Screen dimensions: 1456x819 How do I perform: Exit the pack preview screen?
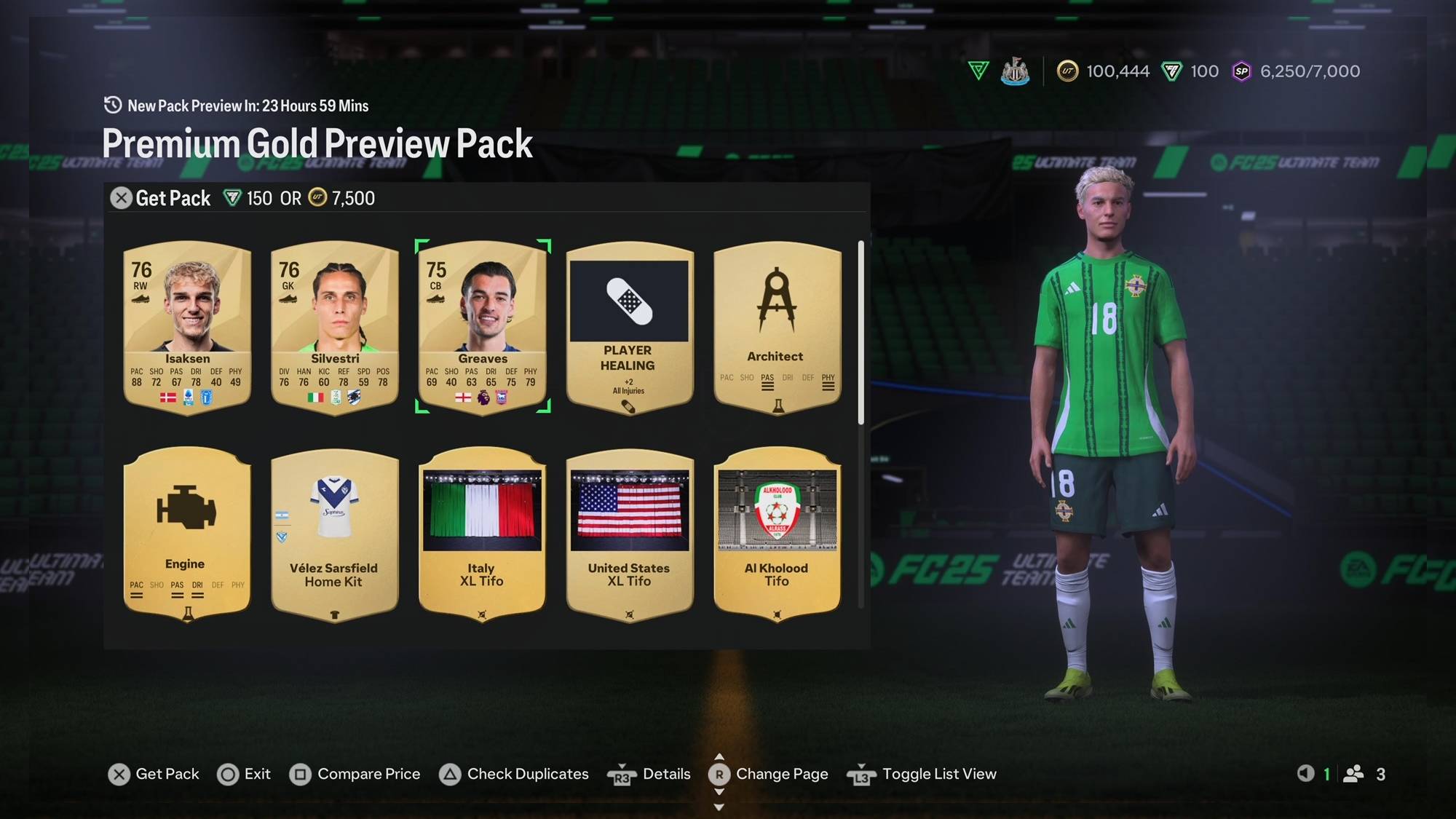tap(244, 774)
